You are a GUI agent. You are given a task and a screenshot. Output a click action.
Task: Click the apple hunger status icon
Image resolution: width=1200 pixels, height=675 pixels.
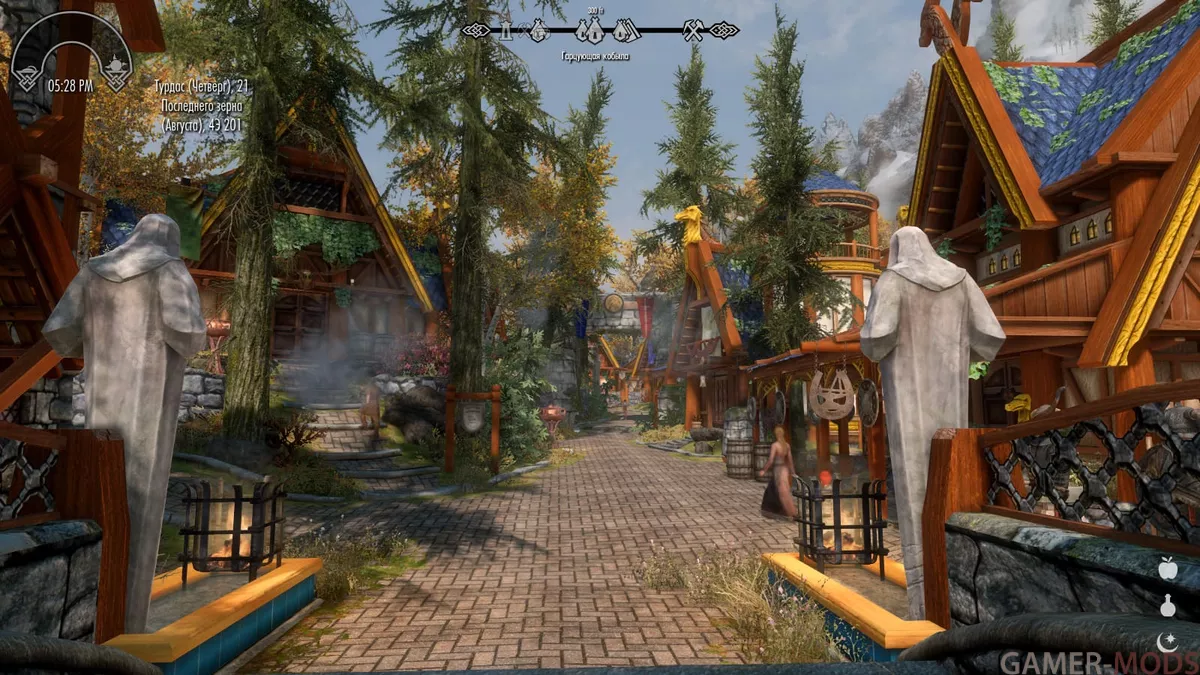tap(1167, 568)
